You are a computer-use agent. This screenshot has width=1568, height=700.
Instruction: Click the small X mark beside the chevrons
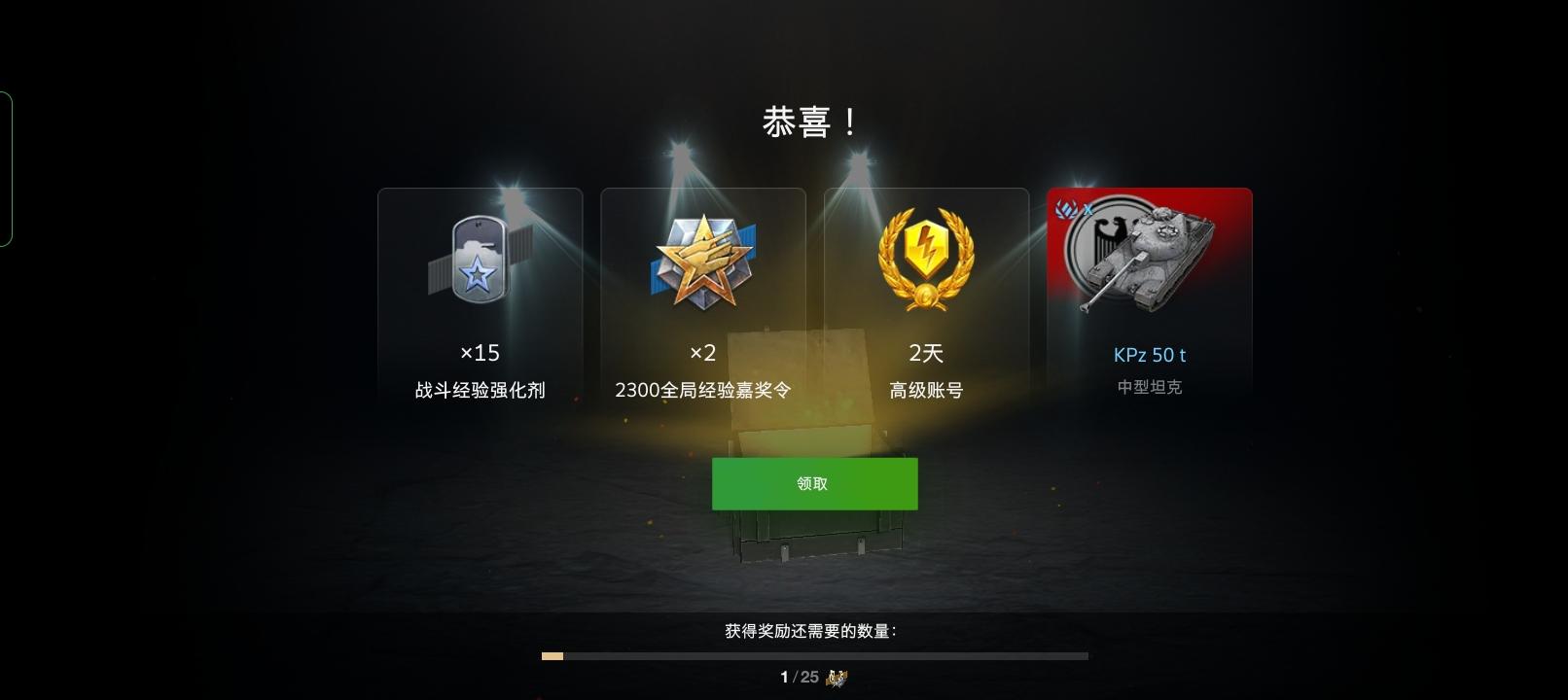(x=1087, y=209)
